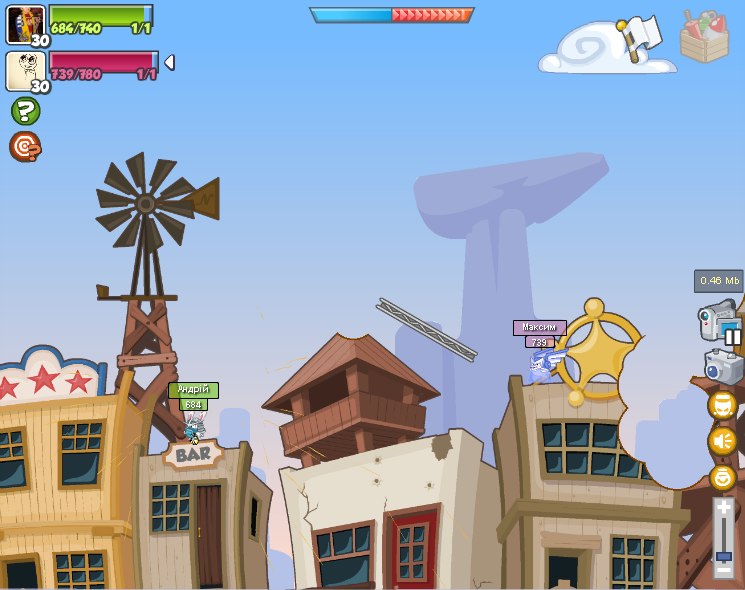Click the zoom slider plus button
Viewport: 745px width, 590px height.
click(723, 508)
